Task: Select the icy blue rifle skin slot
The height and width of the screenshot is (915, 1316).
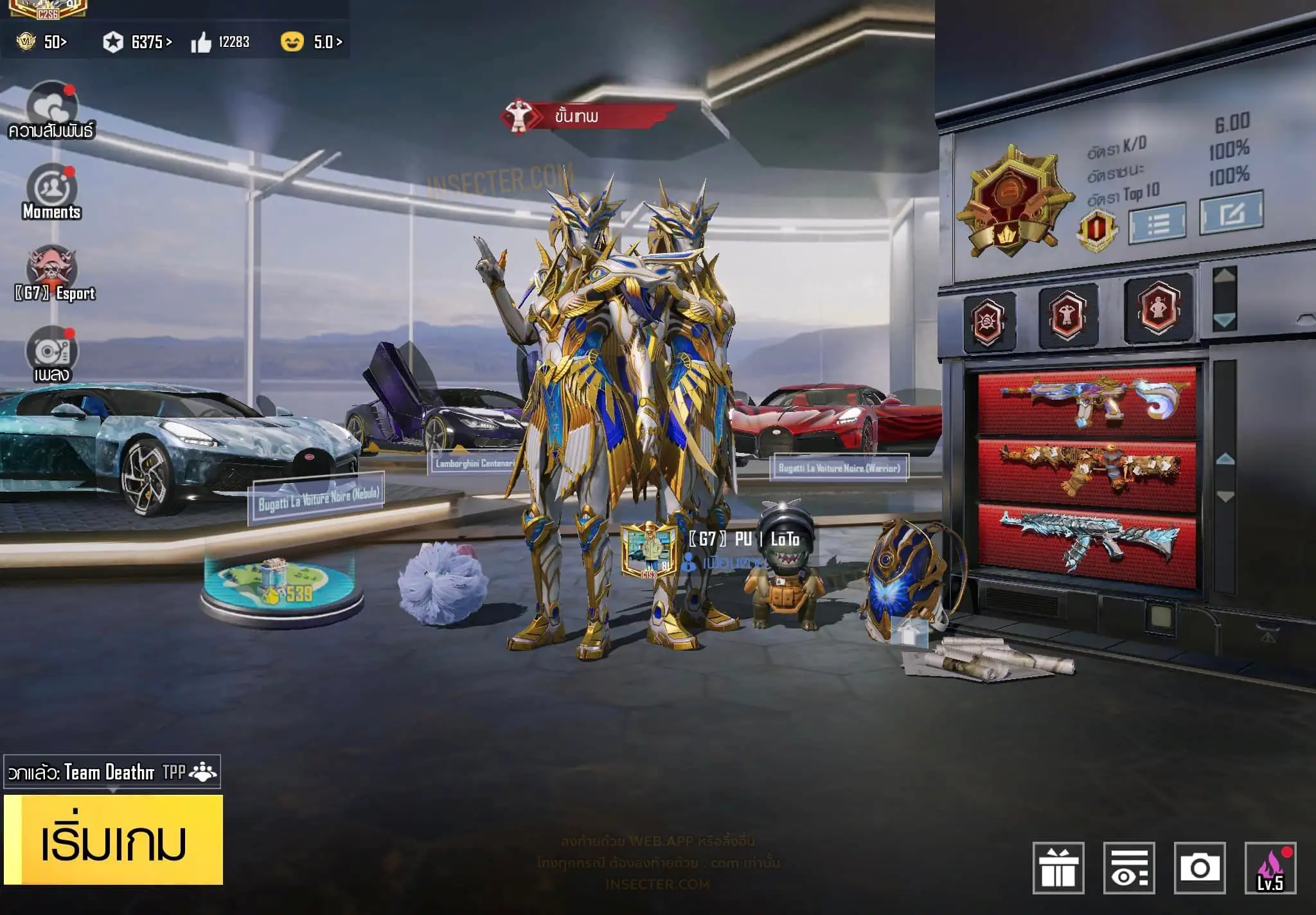Action: coord(1087,545)
